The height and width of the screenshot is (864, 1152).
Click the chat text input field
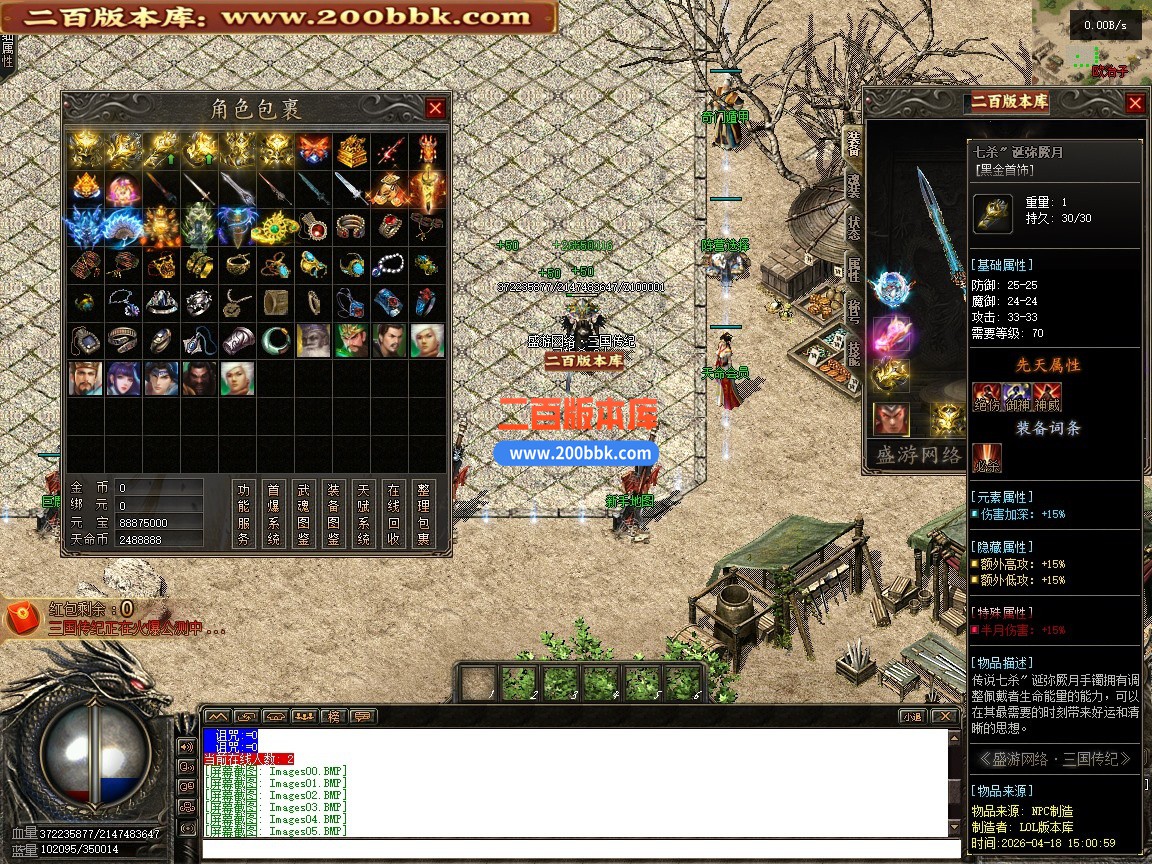pos(575,849)
